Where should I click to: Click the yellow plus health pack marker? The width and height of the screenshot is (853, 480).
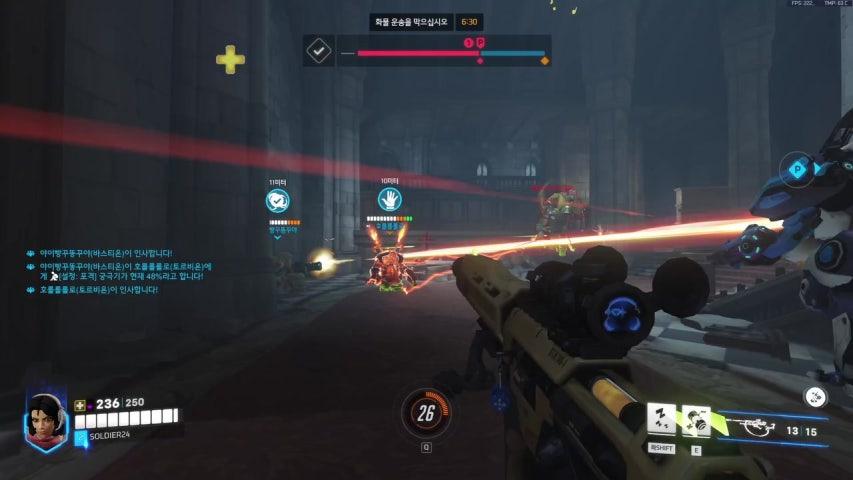click(x=231, y=59)
